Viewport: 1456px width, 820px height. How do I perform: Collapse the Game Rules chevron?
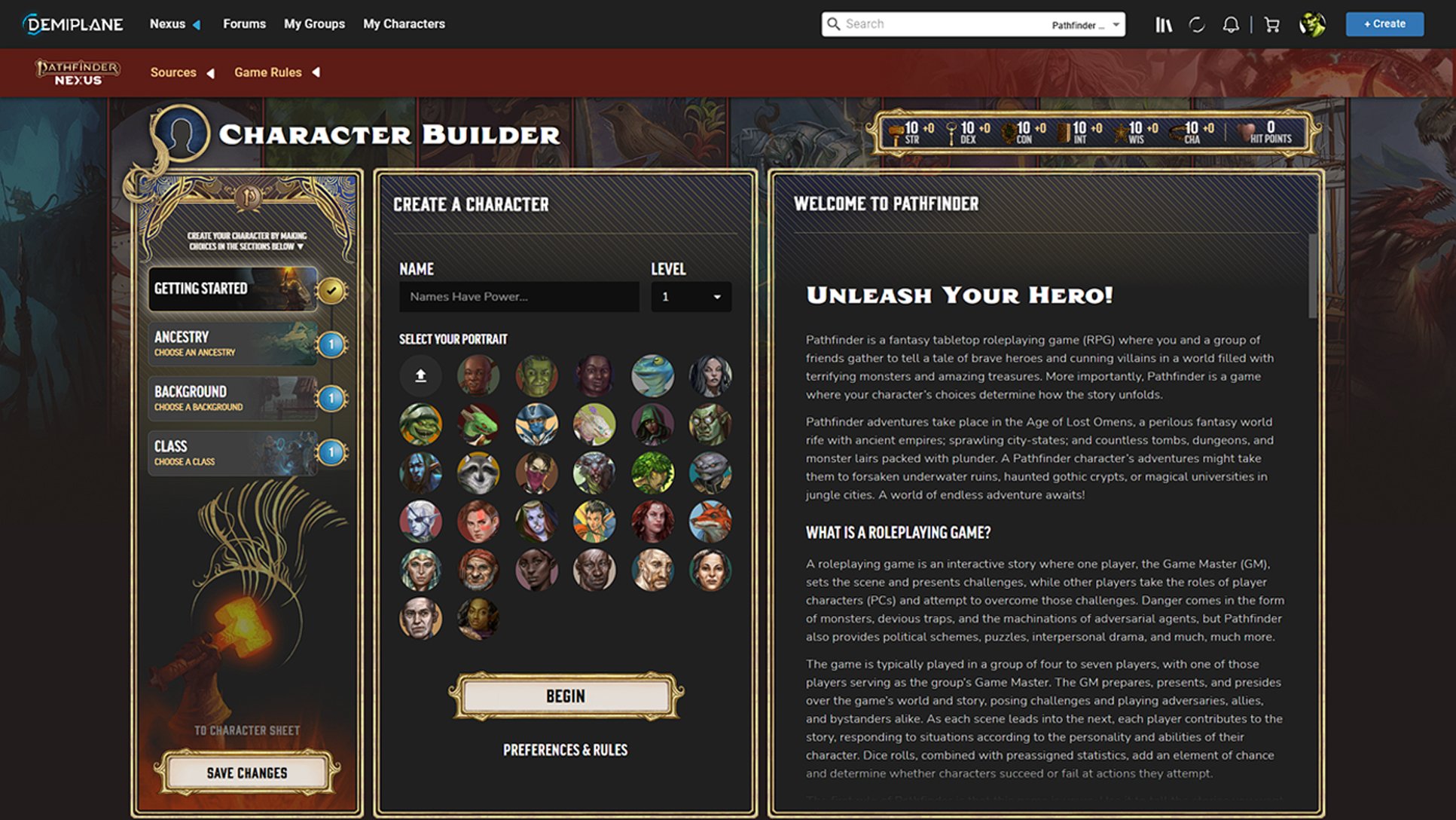coord(316,72)
